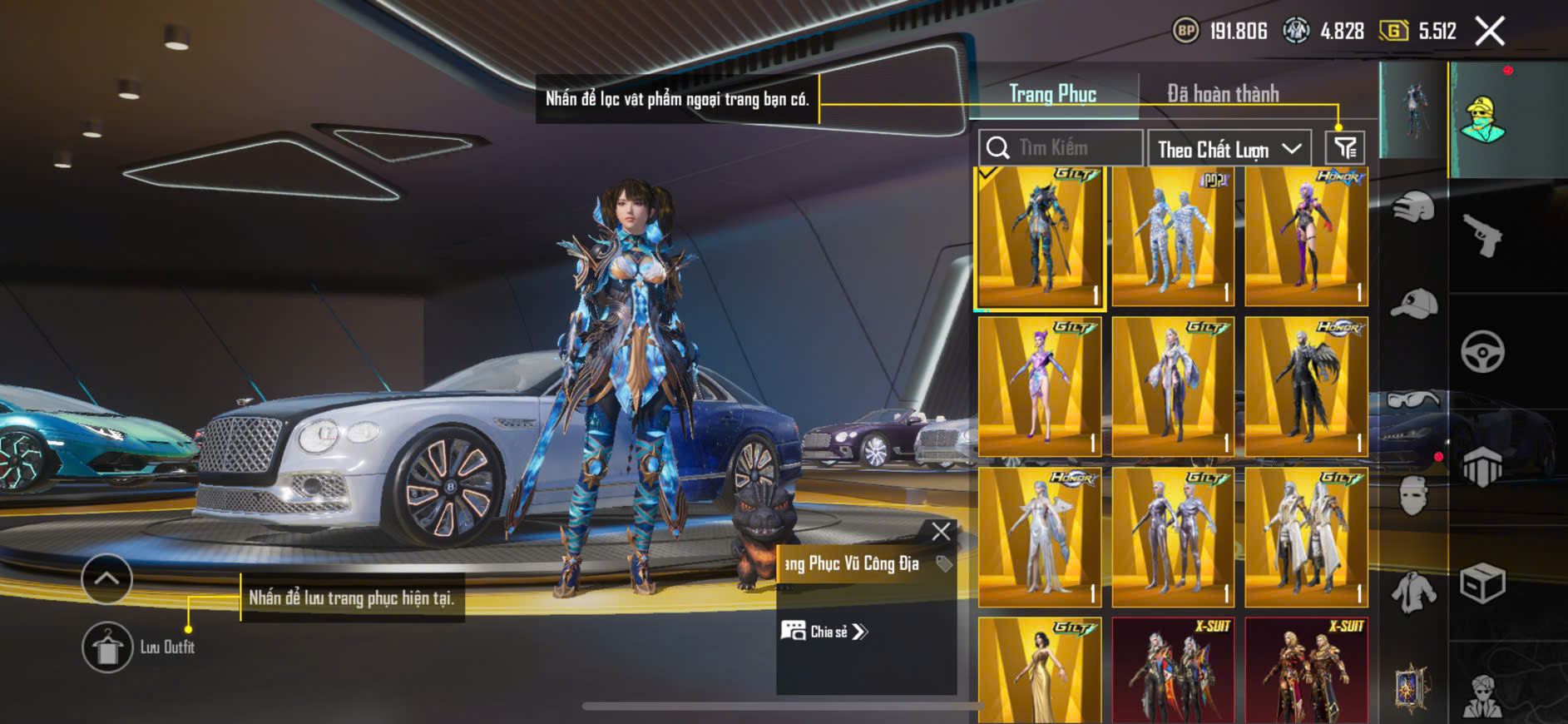Switch to the pistol weapons section
The image size is (1568, 724).
1482,236
